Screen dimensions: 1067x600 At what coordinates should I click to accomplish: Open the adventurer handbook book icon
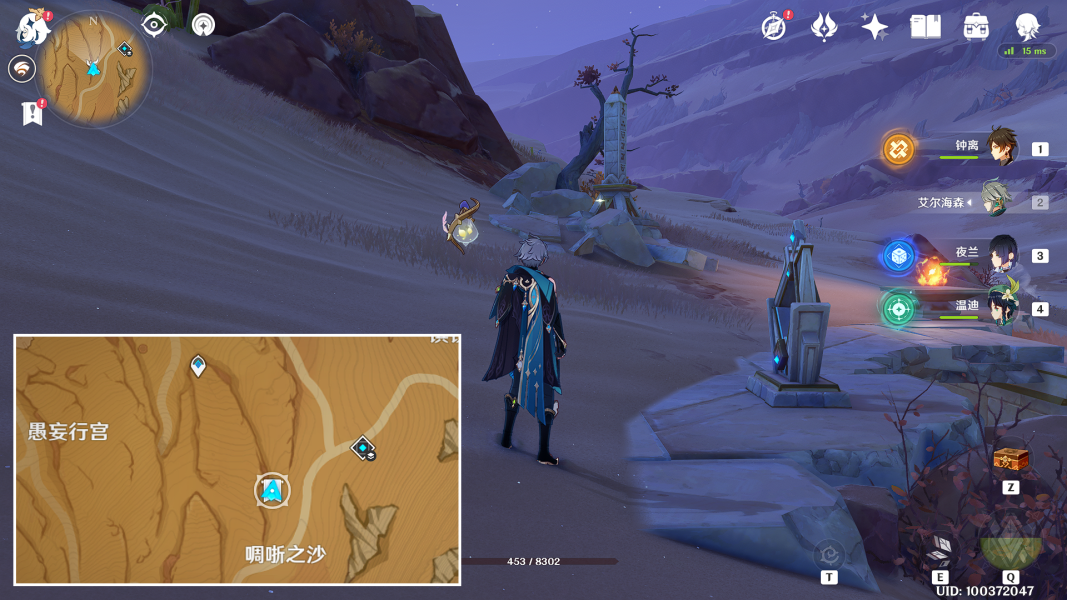926,27
